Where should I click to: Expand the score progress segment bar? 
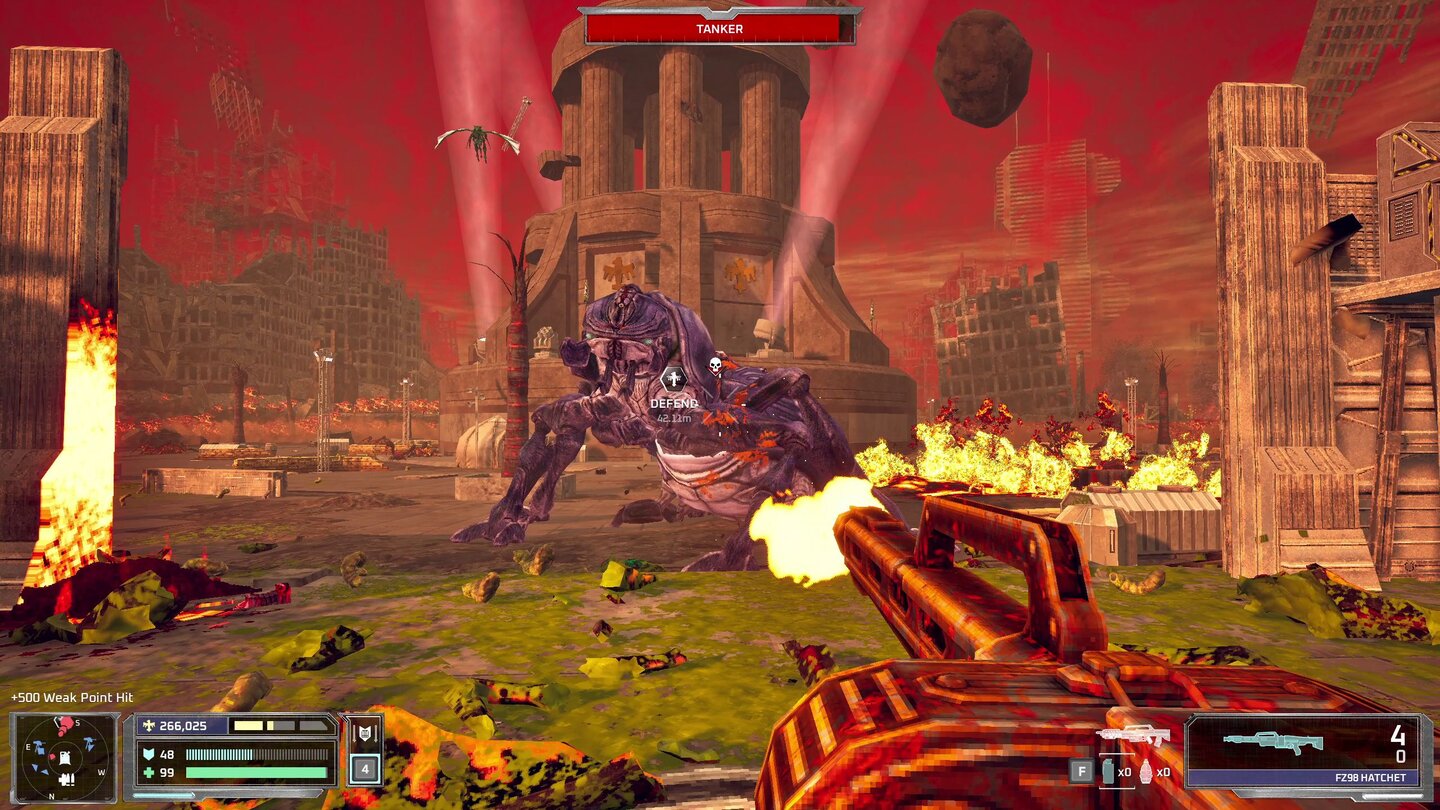coord(280,726)
